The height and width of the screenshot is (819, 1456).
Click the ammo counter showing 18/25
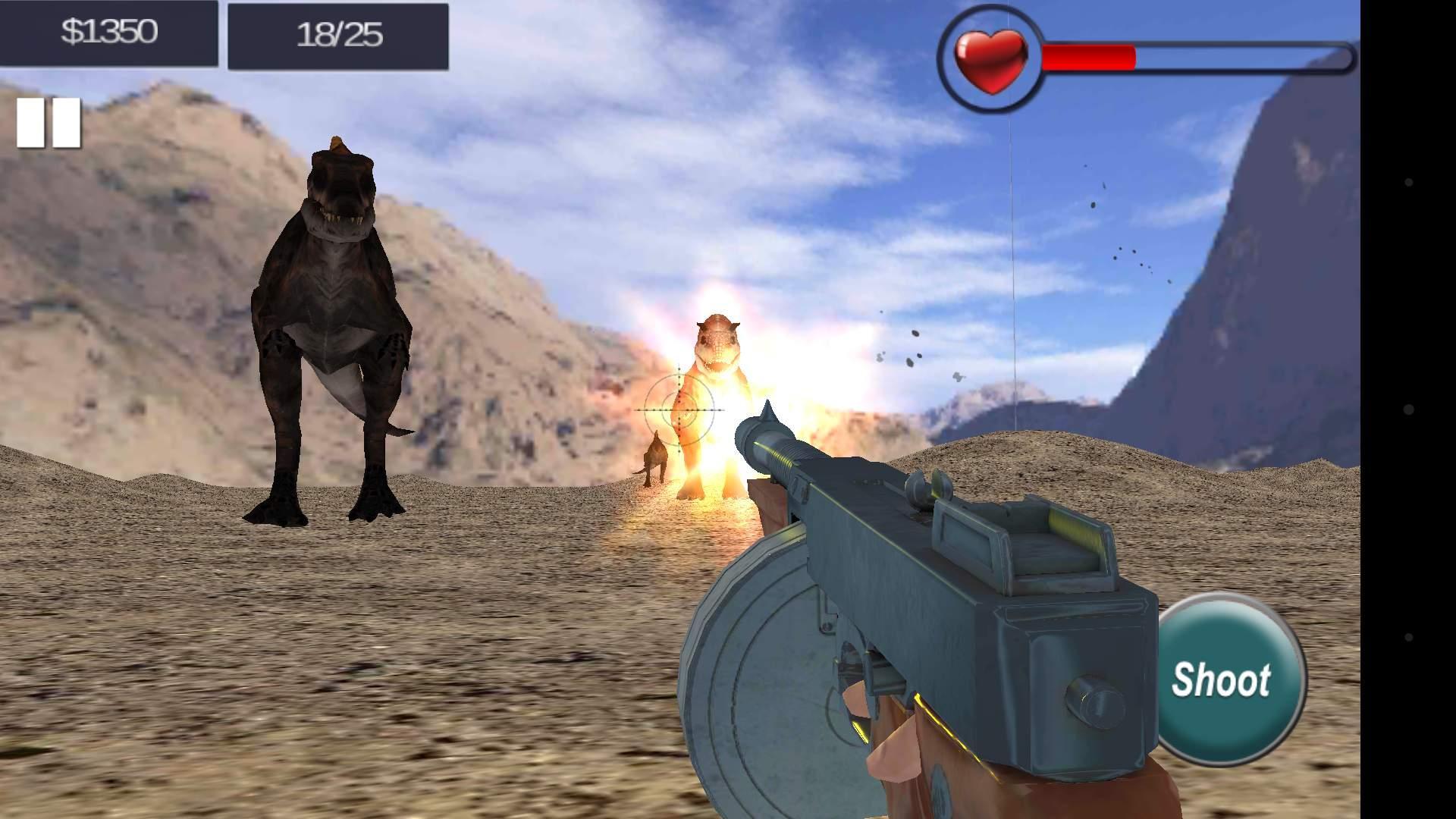(x=340, y=32)
